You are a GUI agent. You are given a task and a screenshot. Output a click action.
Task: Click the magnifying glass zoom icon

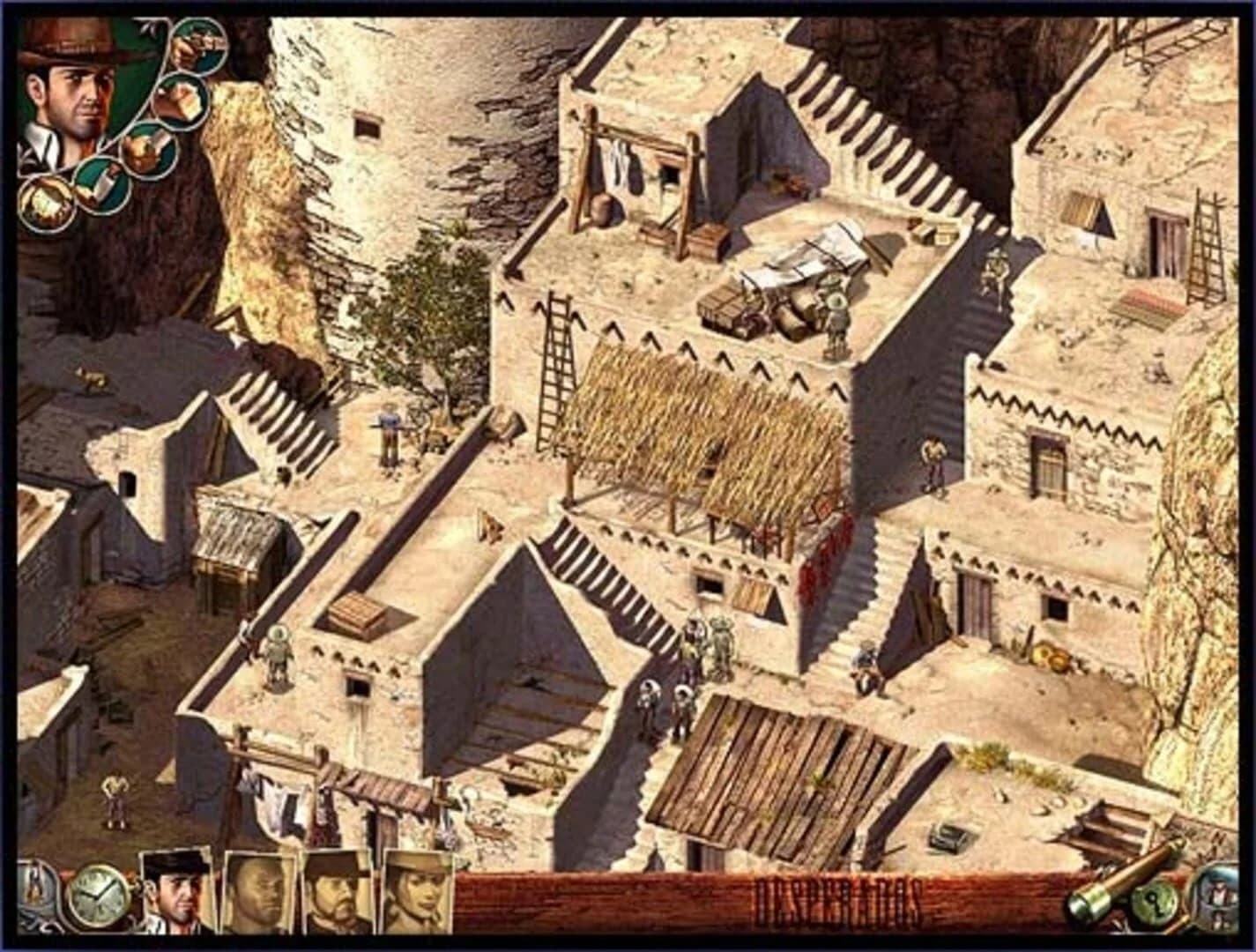tap(1215, 899)
